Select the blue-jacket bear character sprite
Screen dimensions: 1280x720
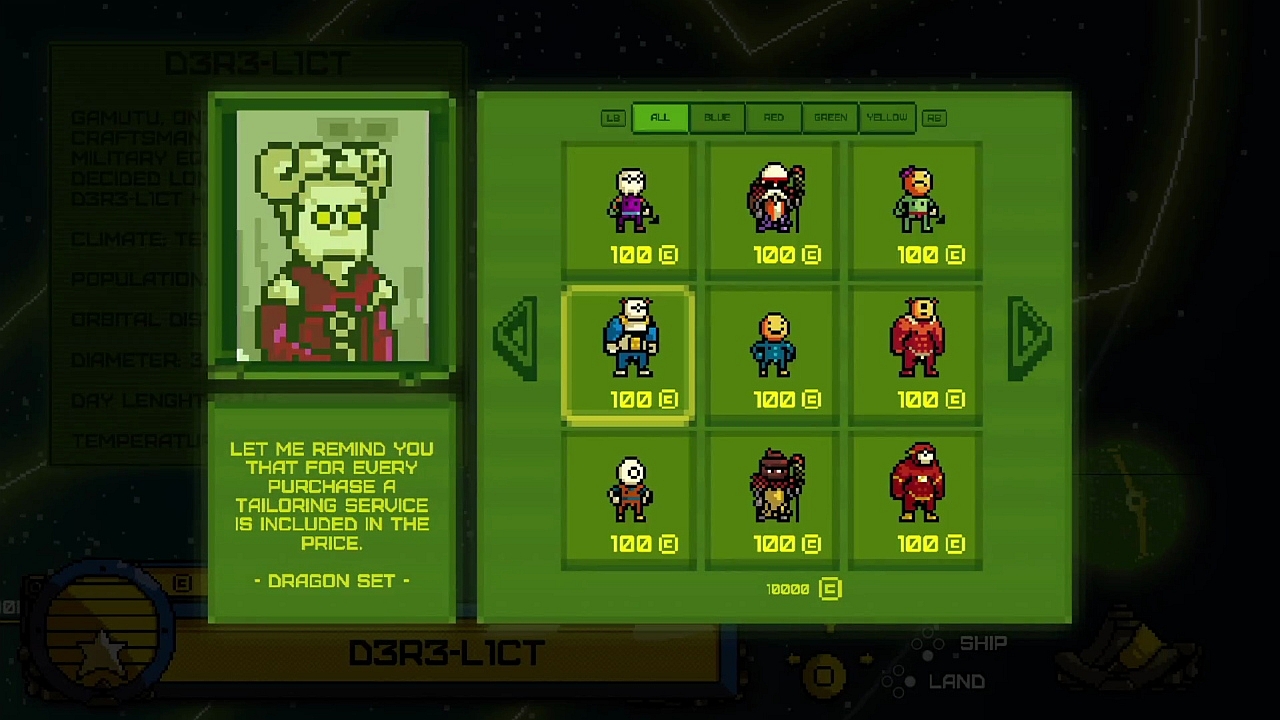[628, 340]
